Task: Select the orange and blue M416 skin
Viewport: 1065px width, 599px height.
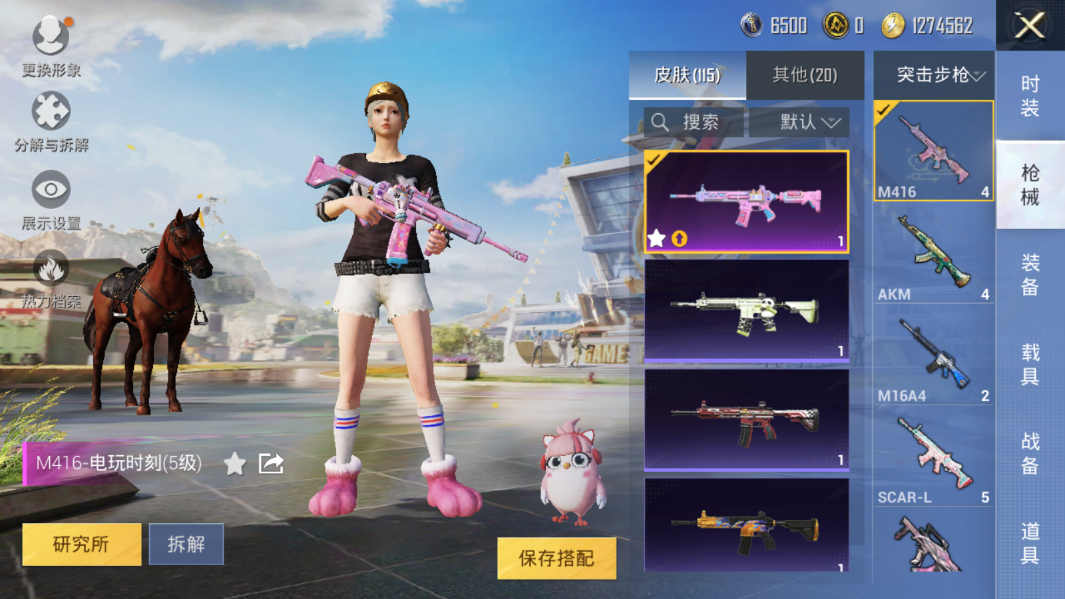Action: point(746,525)
